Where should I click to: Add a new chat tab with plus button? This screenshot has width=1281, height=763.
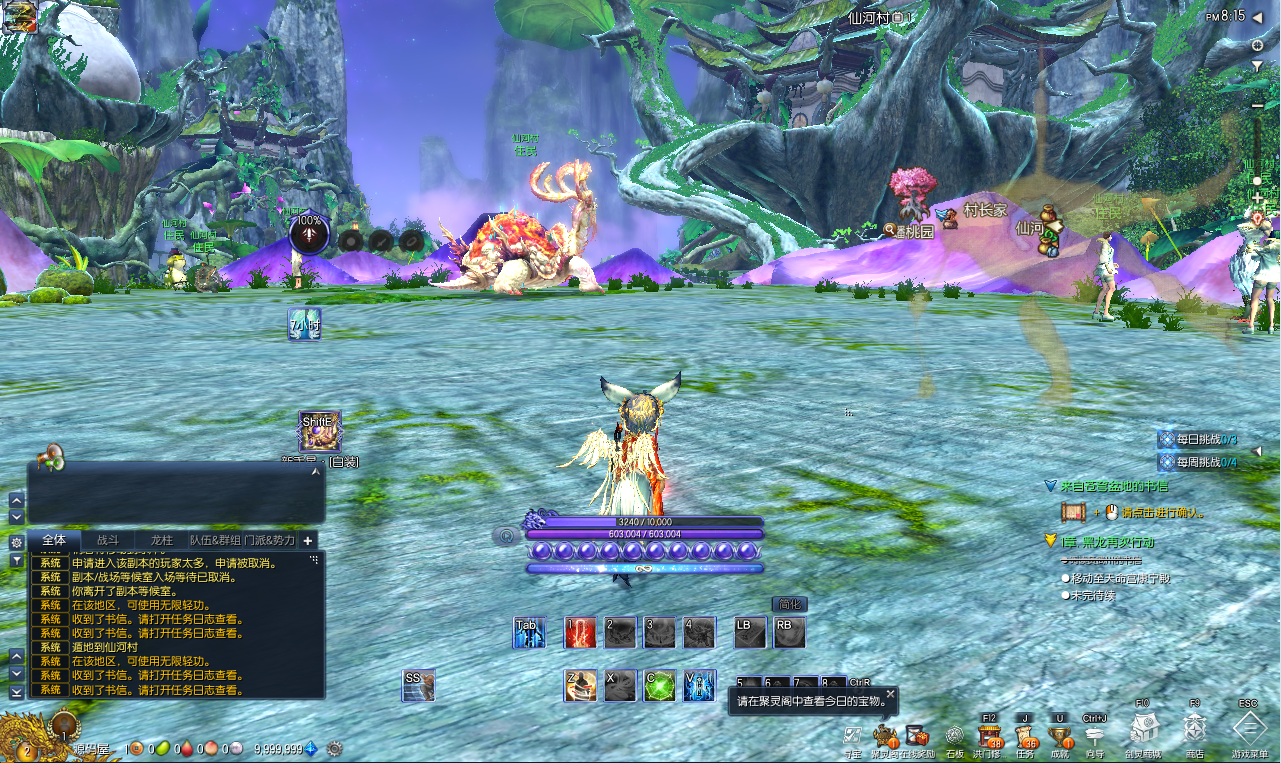click(x=308, y=540)
